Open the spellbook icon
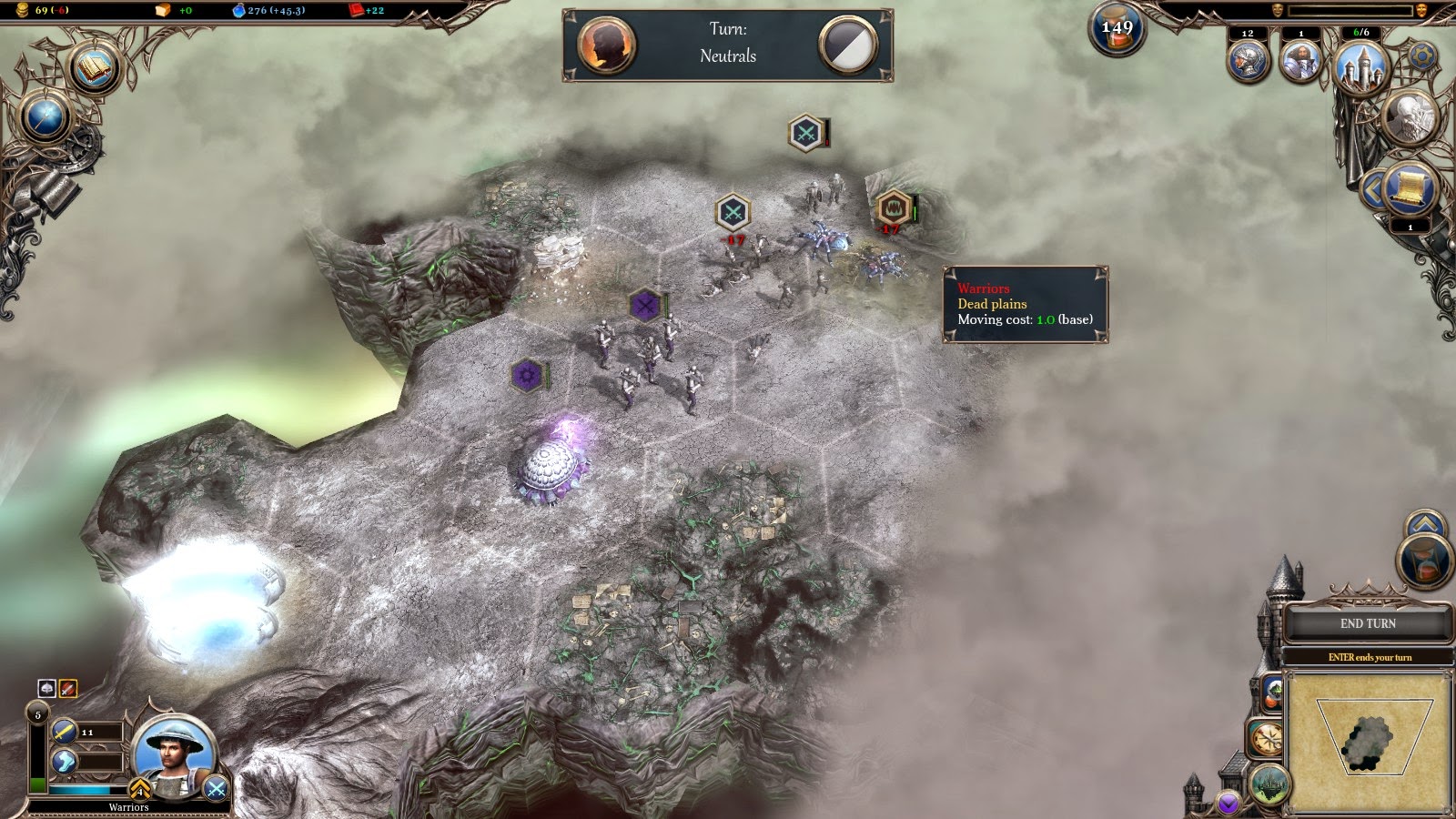Screen dimensions: 1456x819 [95, 69]
